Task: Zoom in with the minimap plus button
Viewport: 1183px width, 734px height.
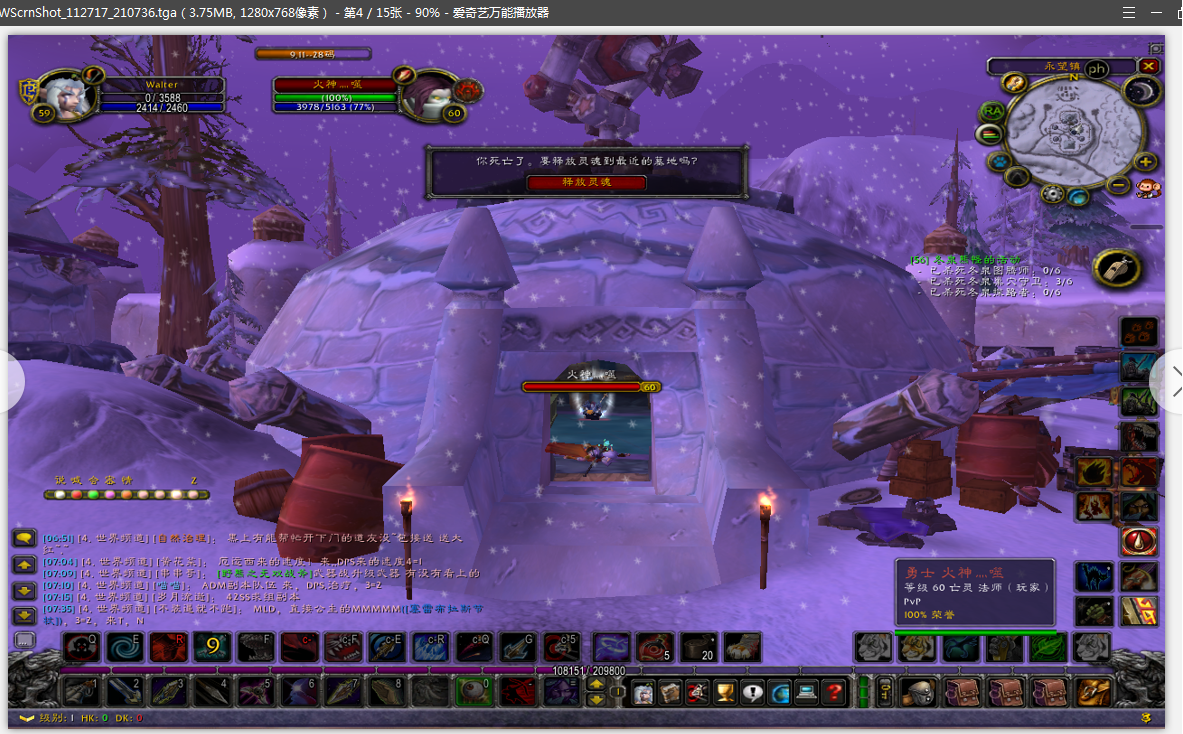Action: [x=1145, y=162]
